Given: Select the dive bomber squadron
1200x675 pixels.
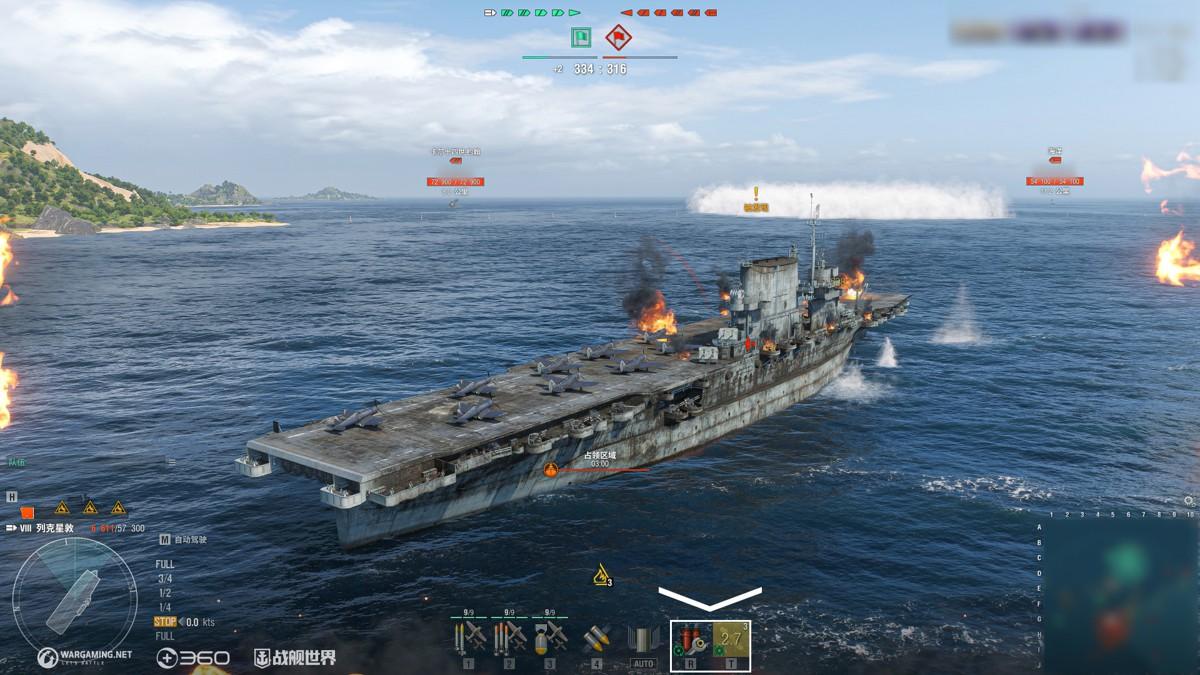Looking at the screenshot, I should [x=549, y=637].
